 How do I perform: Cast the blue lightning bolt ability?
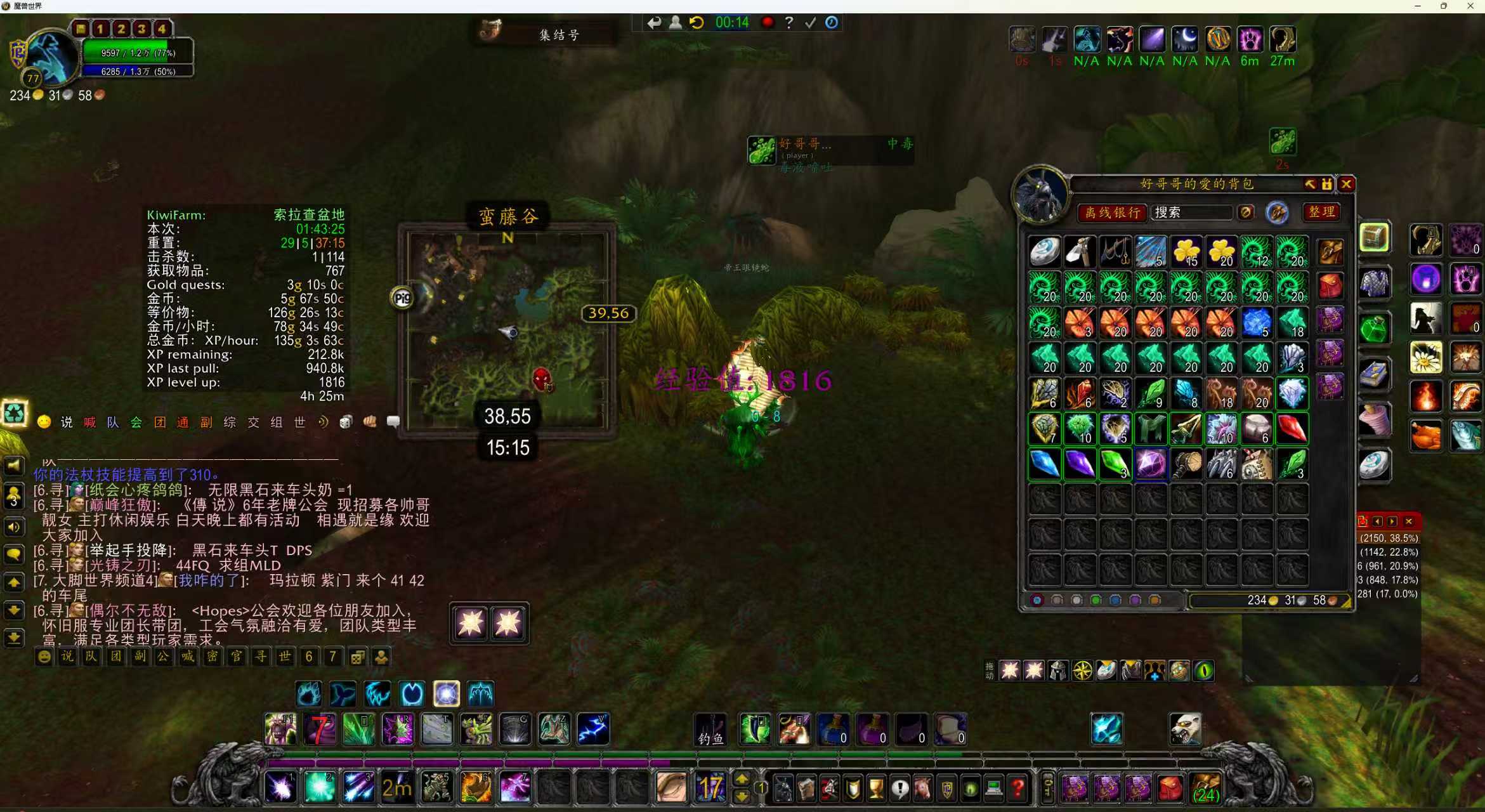click(x=593, y=729)
